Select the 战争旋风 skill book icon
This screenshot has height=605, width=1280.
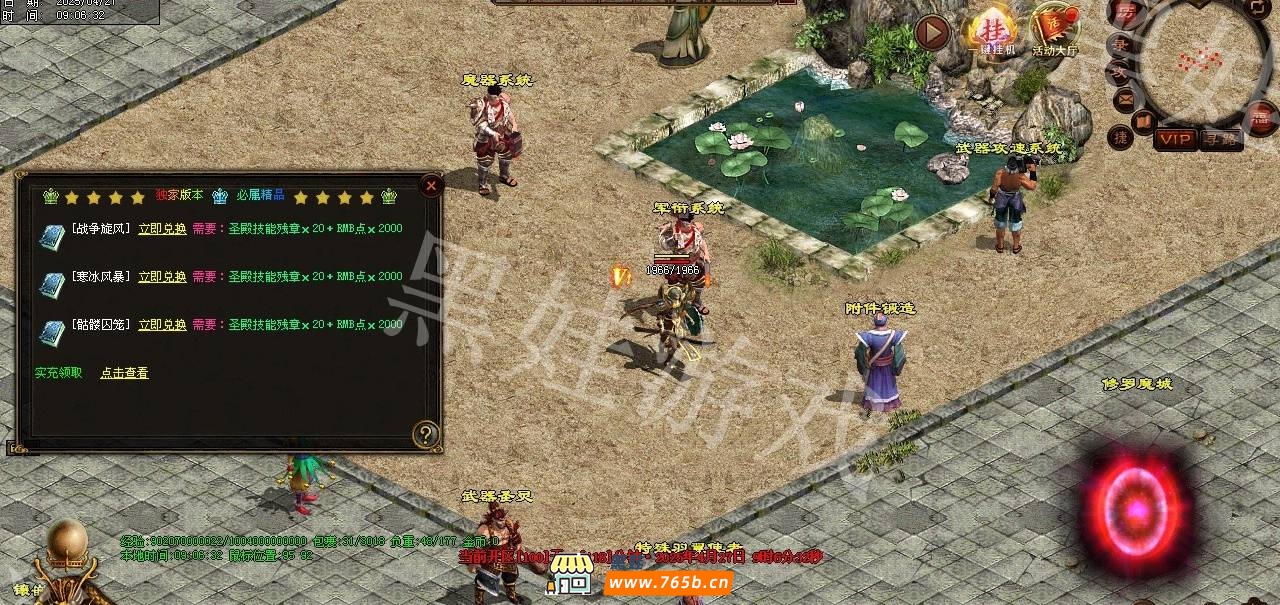[x=51, y=237]
